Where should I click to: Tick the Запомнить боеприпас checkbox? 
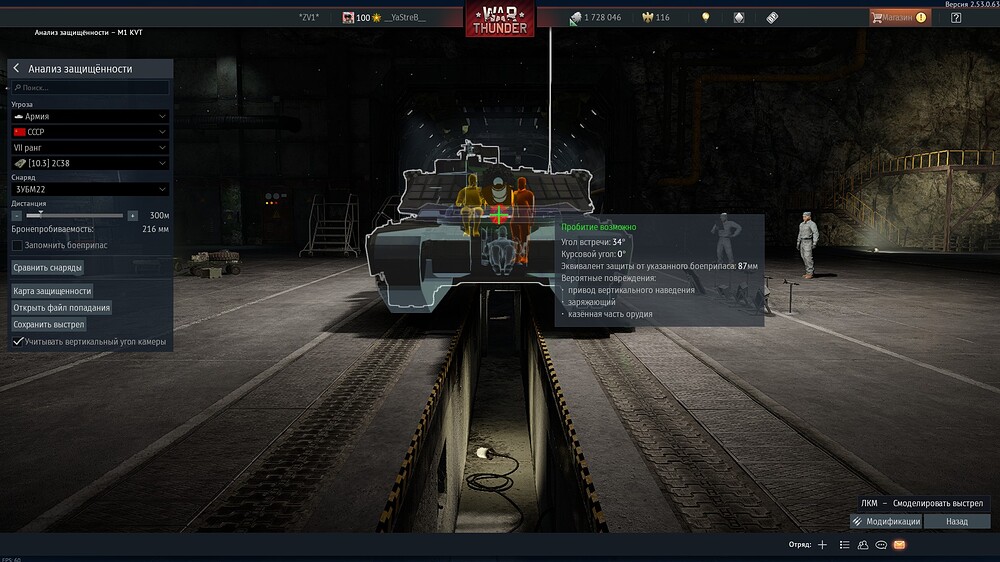click(x=17, y=245)
